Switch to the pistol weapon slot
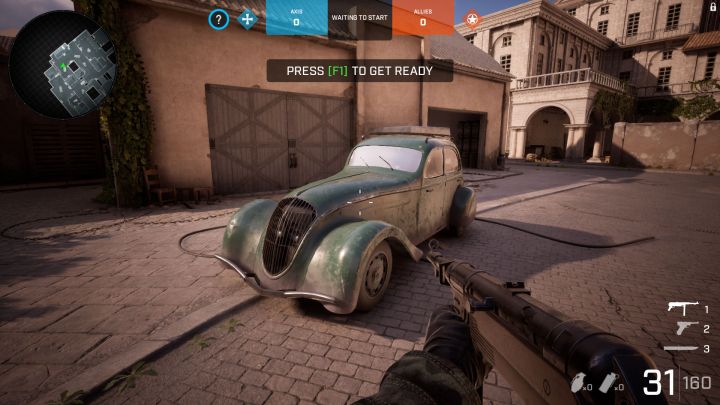 [x=684, y=328]
